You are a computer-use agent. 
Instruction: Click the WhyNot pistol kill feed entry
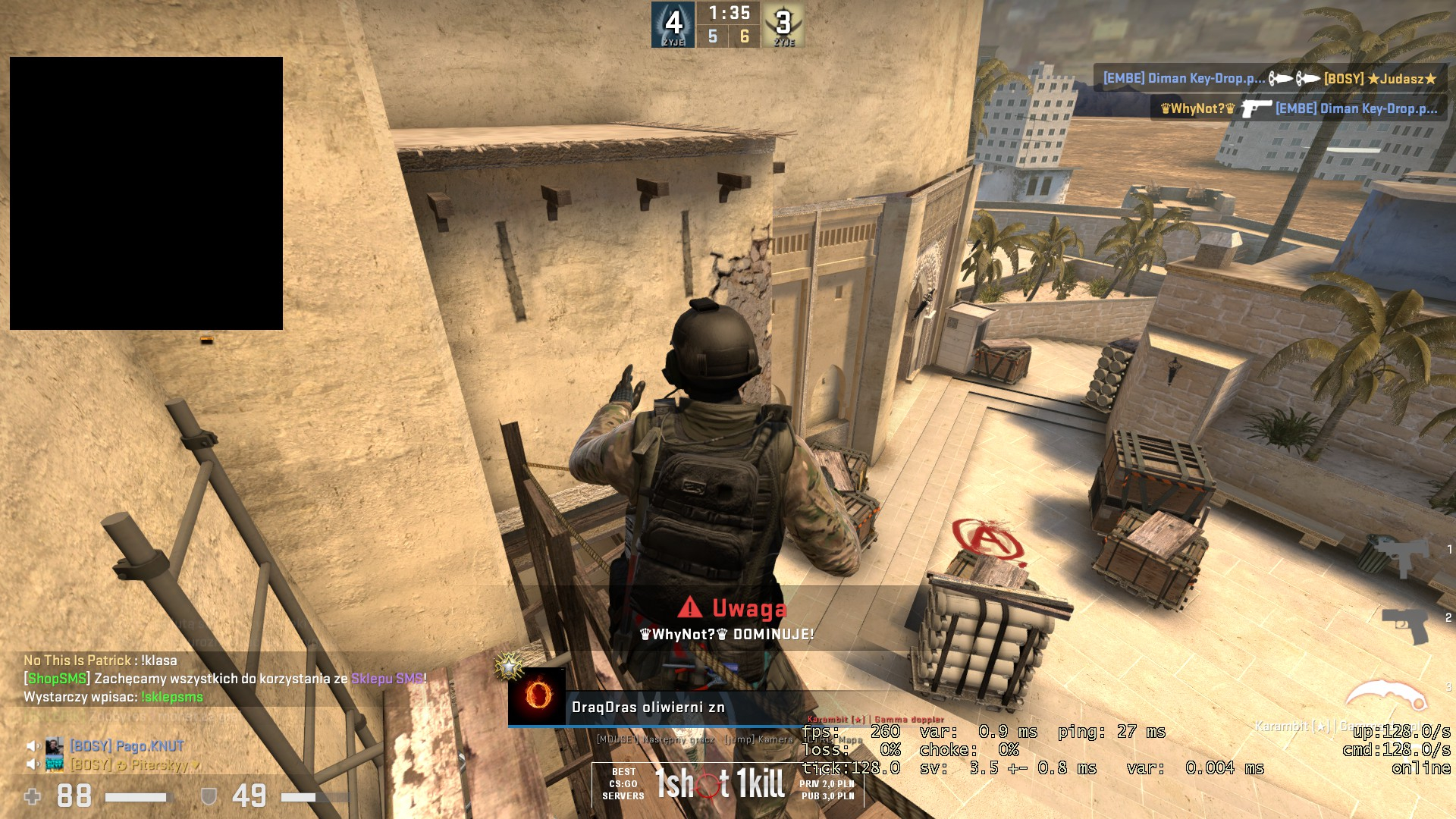pyautogui.click(x=1298, y=108)
